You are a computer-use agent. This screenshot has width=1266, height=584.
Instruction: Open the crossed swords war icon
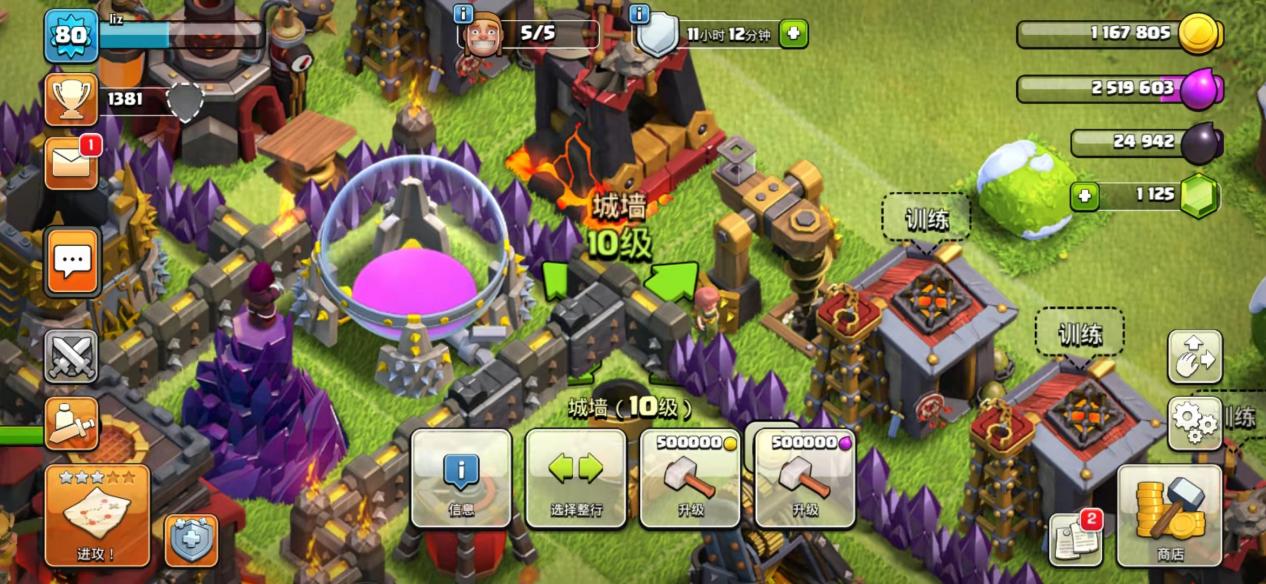point(72,356)
